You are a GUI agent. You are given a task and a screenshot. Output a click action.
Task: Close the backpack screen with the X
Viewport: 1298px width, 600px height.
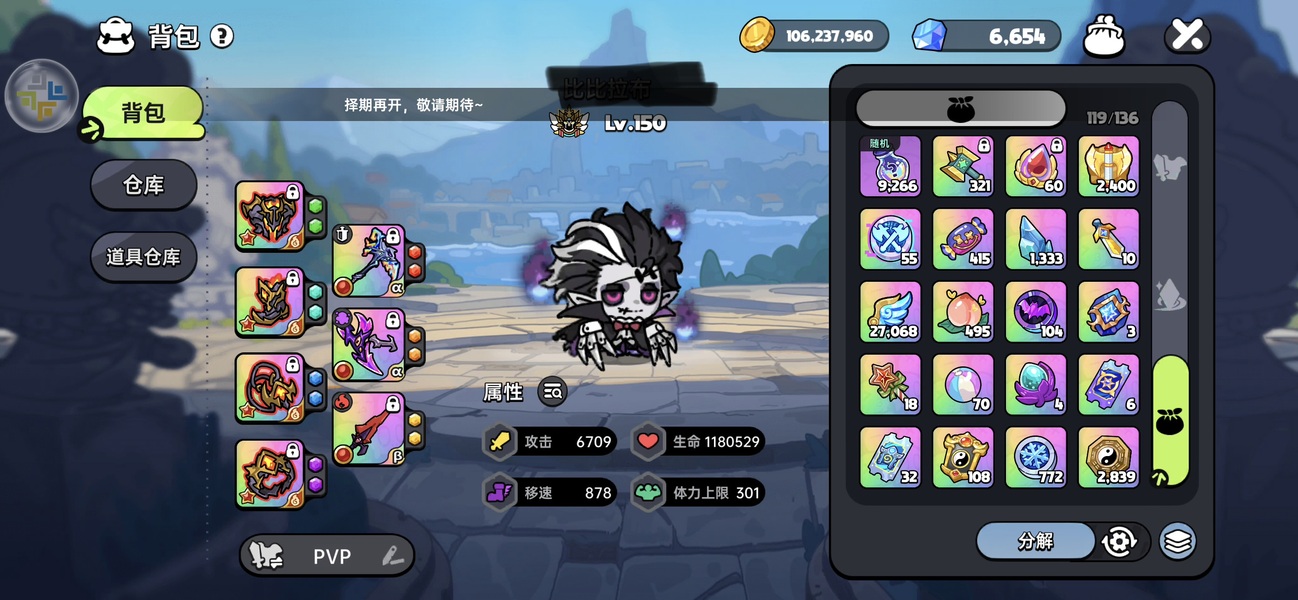pos(1187,37)
